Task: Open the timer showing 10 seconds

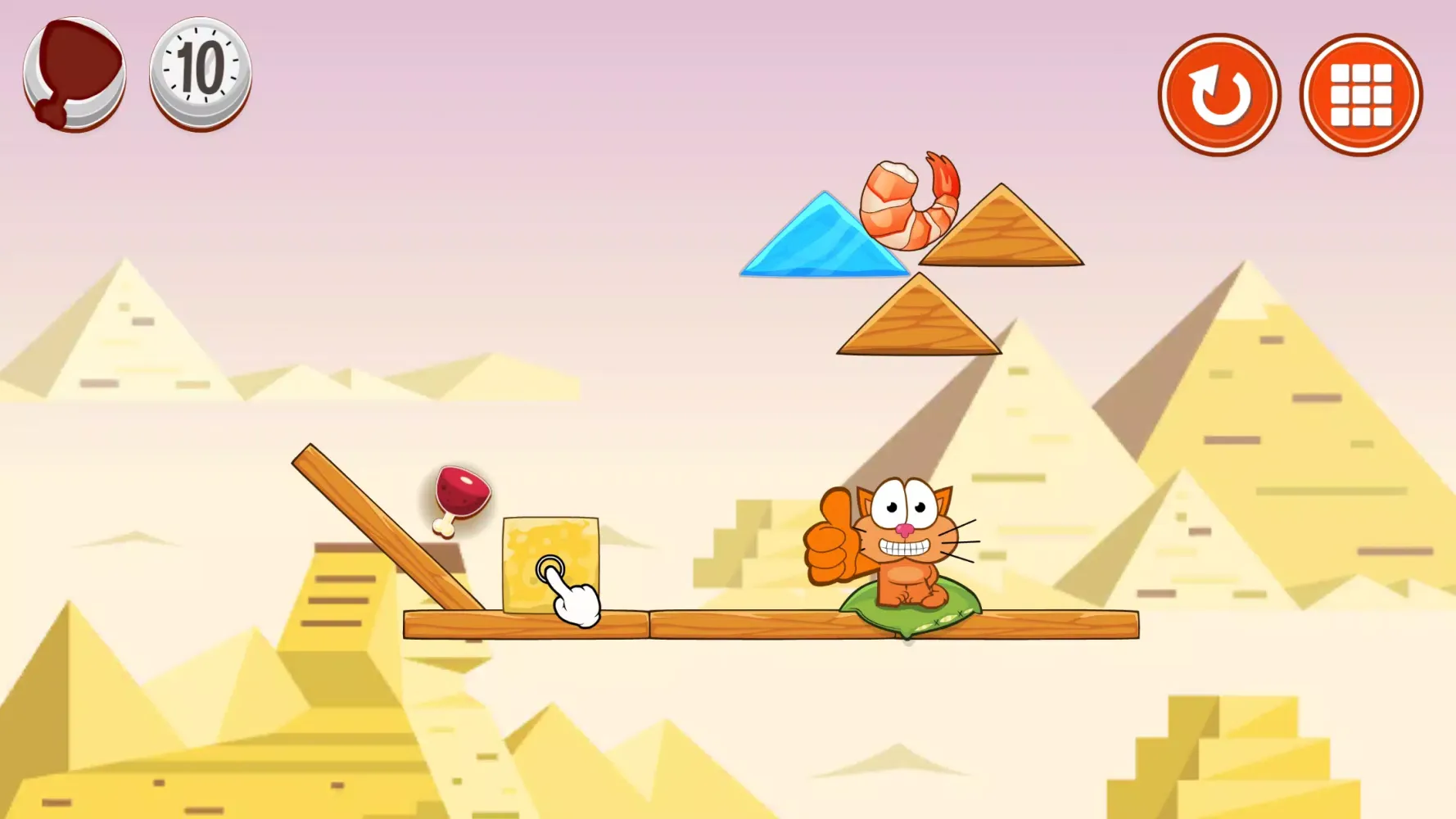Action: [199, 75]
